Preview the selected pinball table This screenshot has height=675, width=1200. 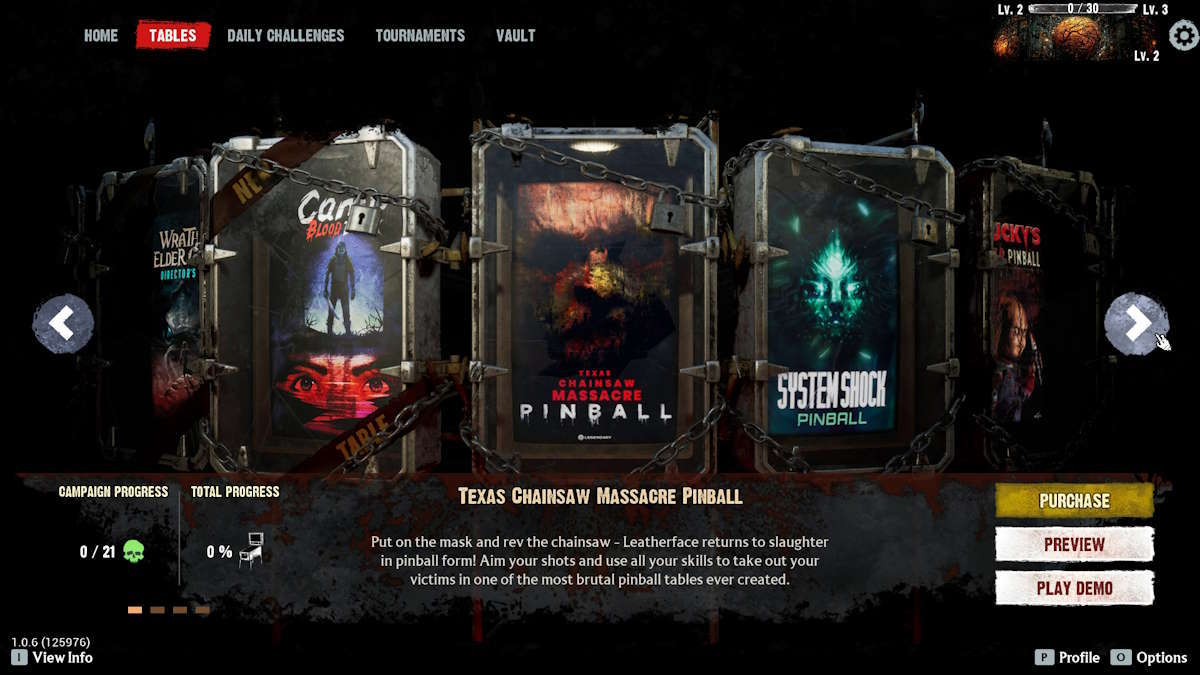pos(1074,545)
